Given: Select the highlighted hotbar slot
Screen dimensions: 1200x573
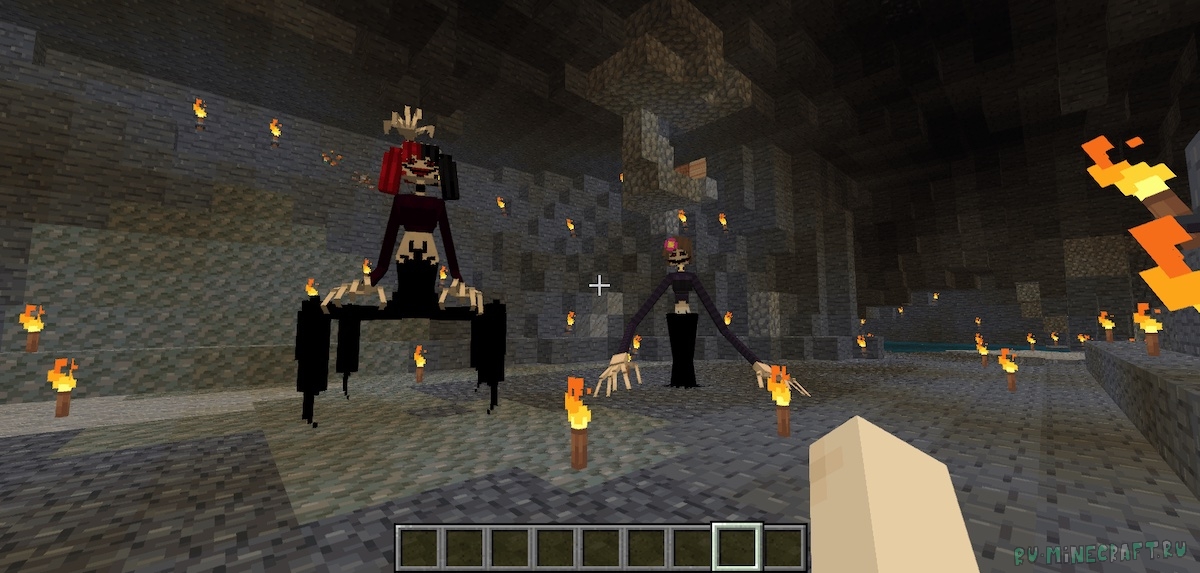Looking at the screenshot, I should click(x=737, y=547).
